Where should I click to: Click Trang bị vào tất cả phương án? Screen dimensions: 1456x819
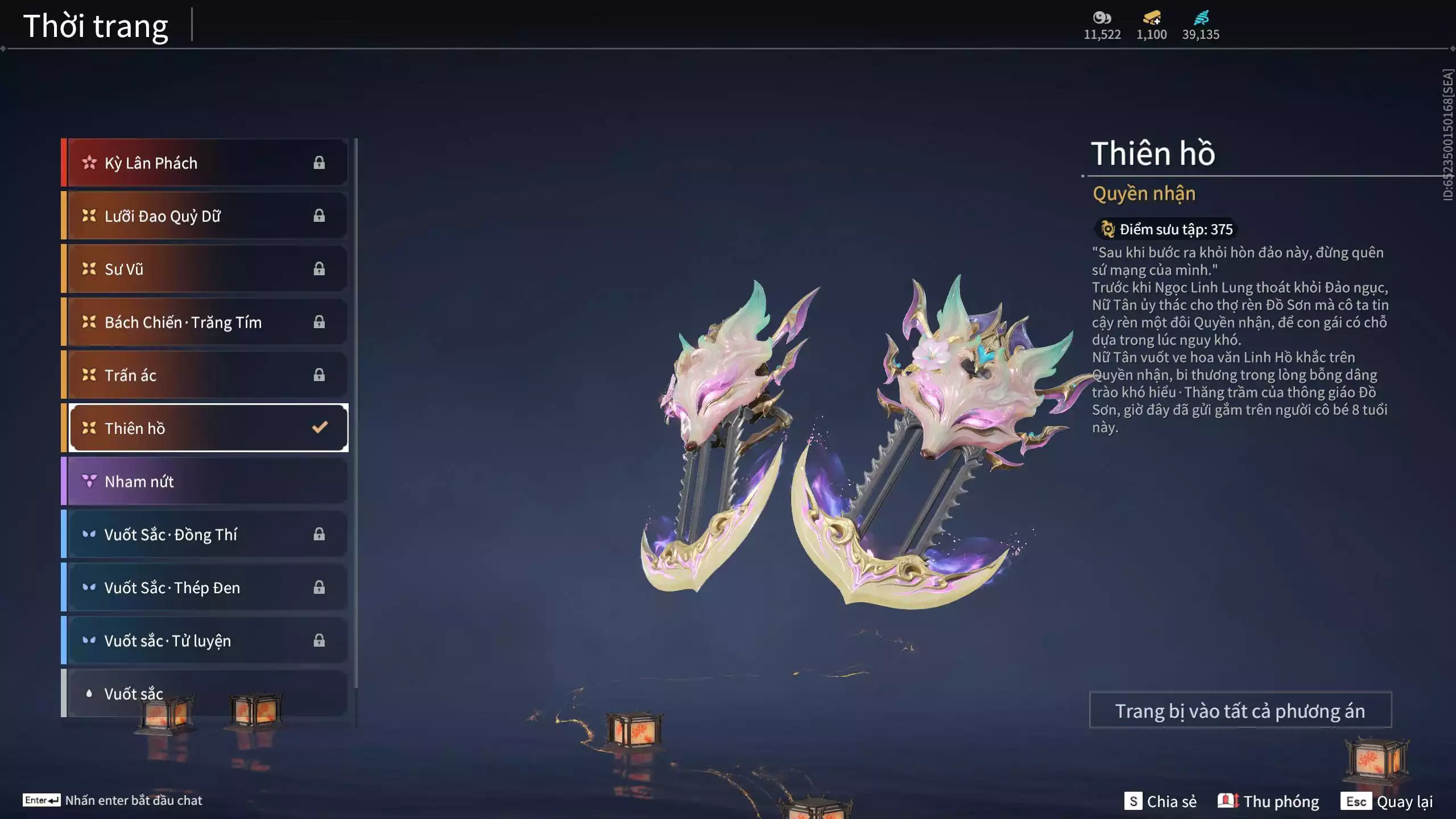[1240, 710]
